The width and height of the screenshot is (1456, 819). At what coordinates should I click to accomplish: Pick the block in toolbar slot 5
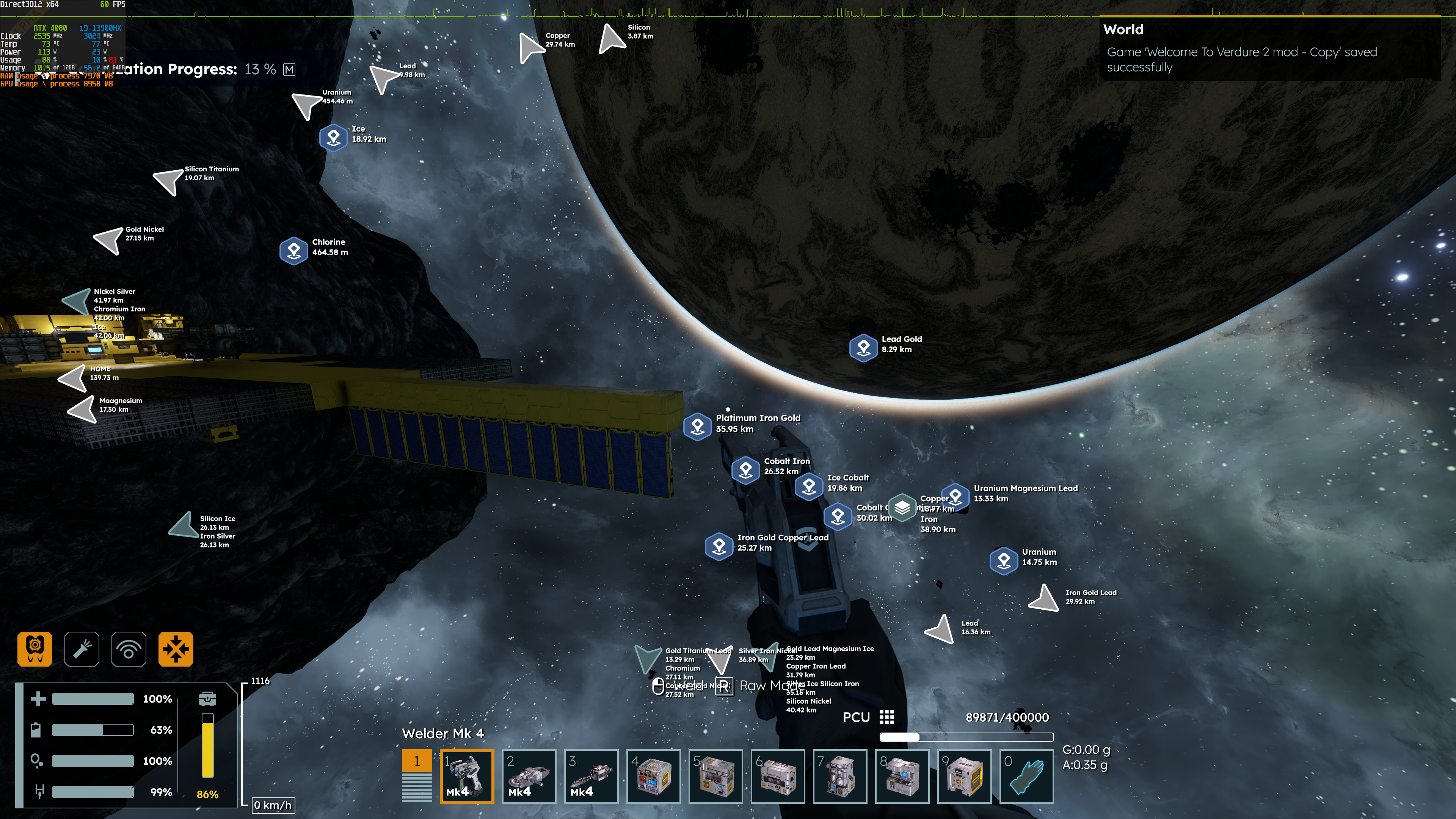point(715,775)
